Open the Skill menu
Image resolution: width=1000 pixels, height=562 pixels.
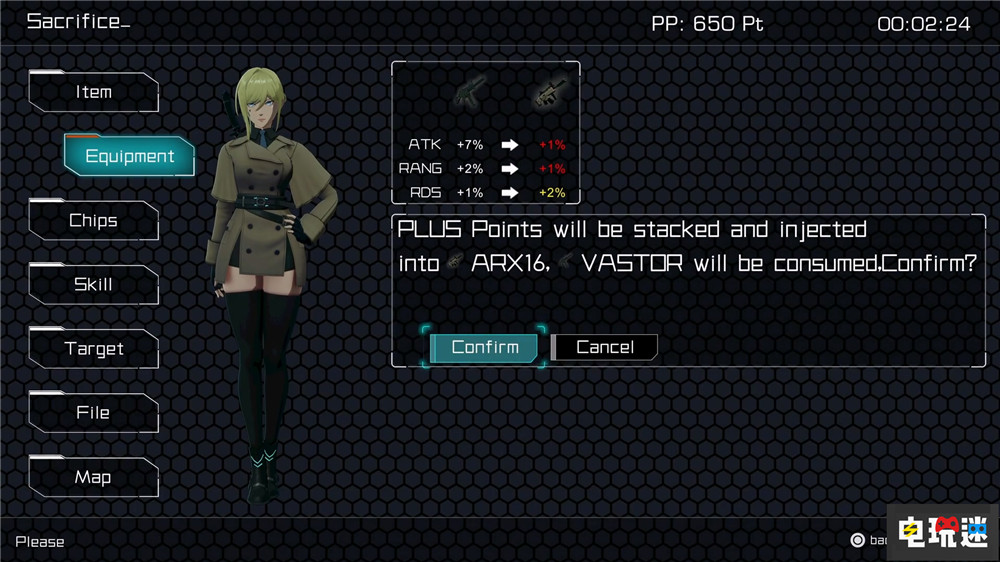(94, 285)
